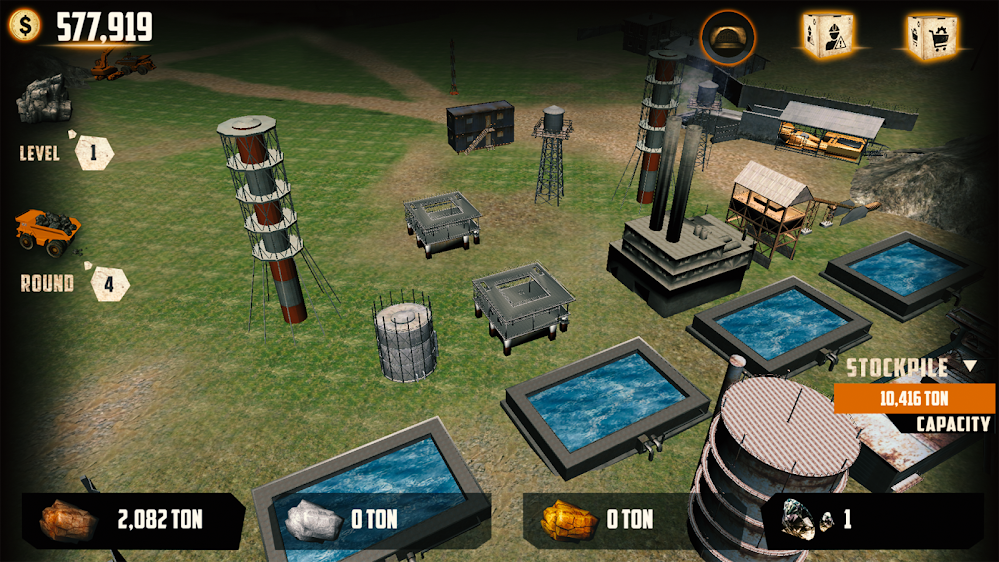This screenshot has width=999, height=562.
Task: Open the mine tunnel entrance button
Action: [728, 37]
